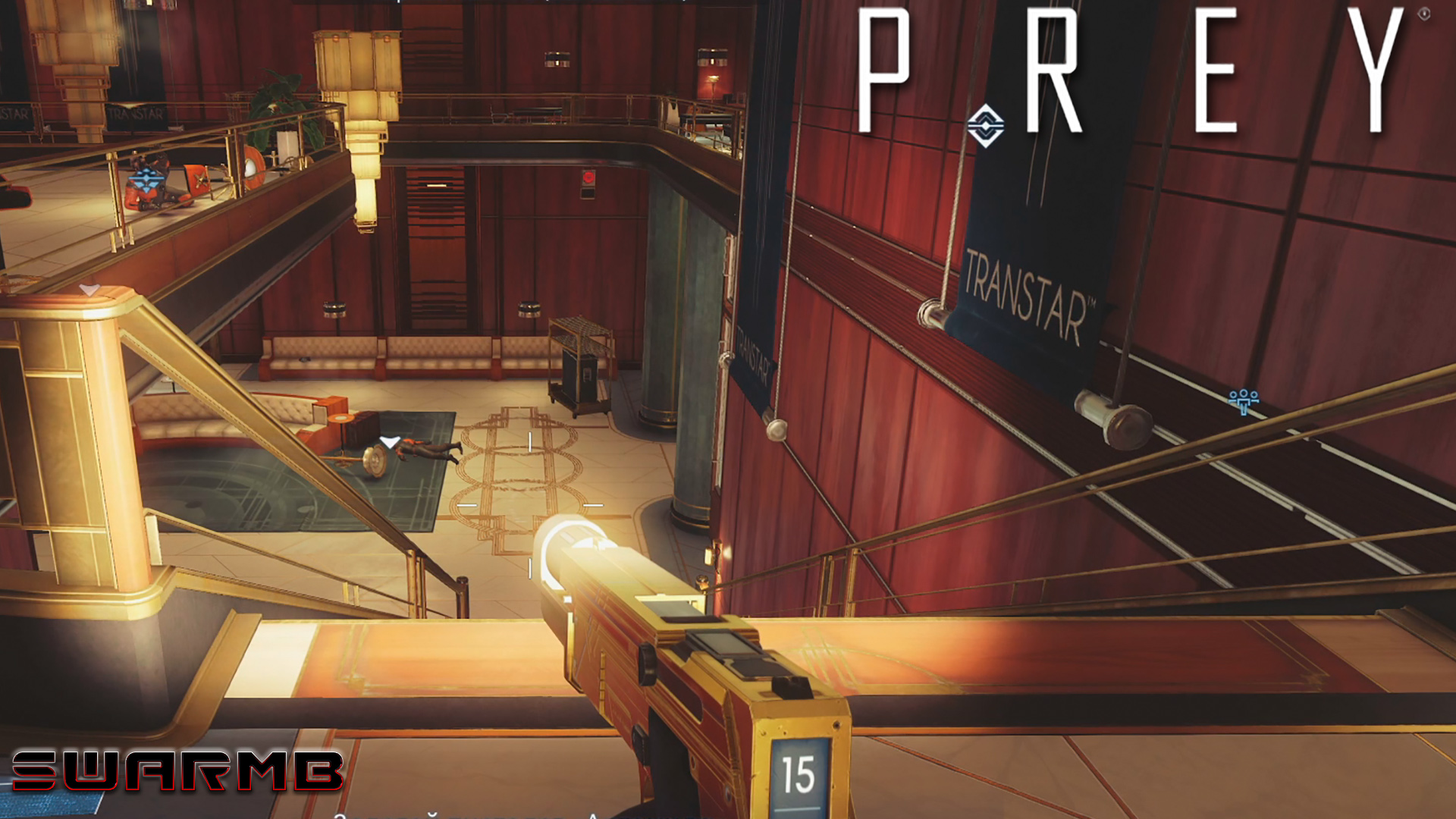Click the star emblem on the orange flag
Image resolution: width=1456 pixels, height=819 pixels.
pyautogui.click(x=199, y=180)
